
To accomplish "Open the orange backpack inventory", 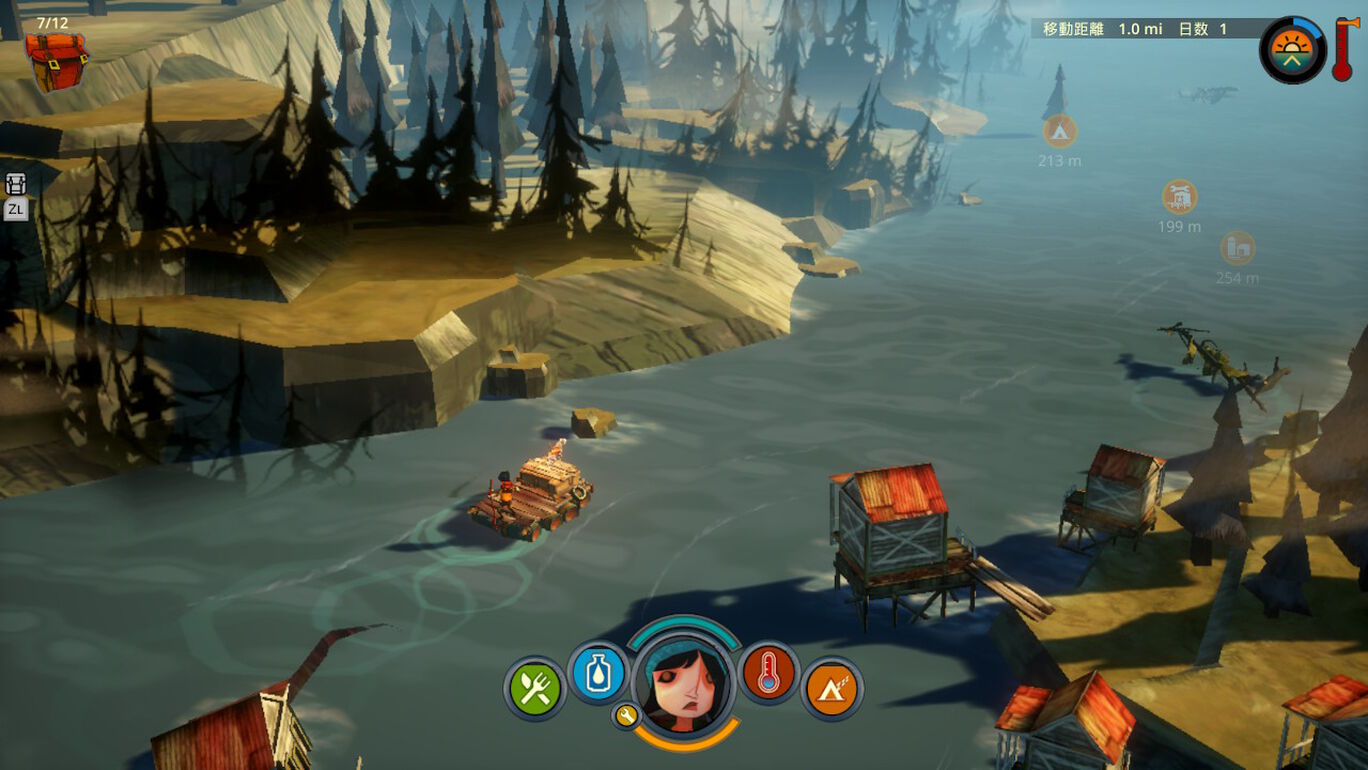I will [56, 59].
